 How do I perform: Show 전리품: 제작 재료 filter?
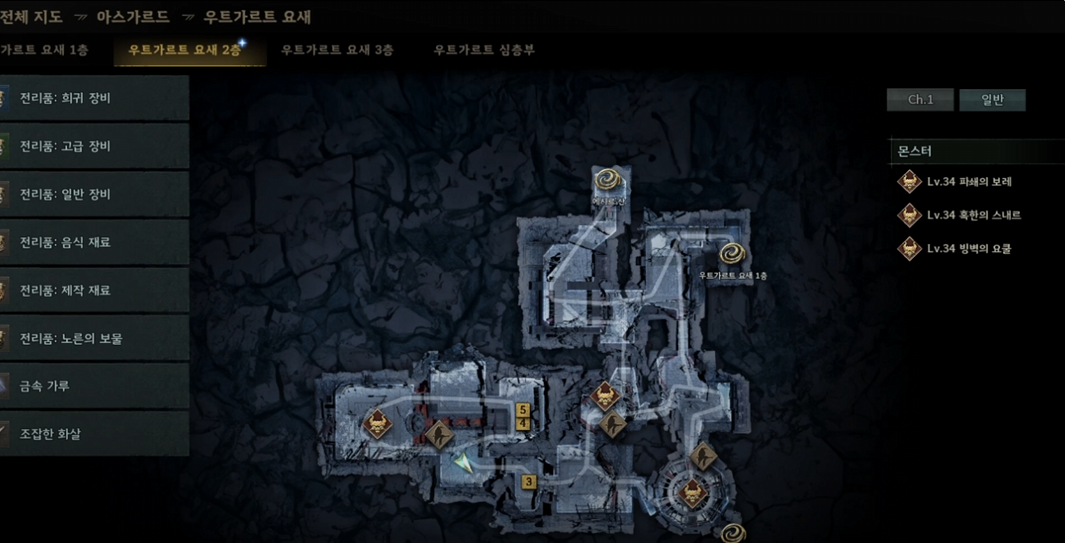[94, 290]
